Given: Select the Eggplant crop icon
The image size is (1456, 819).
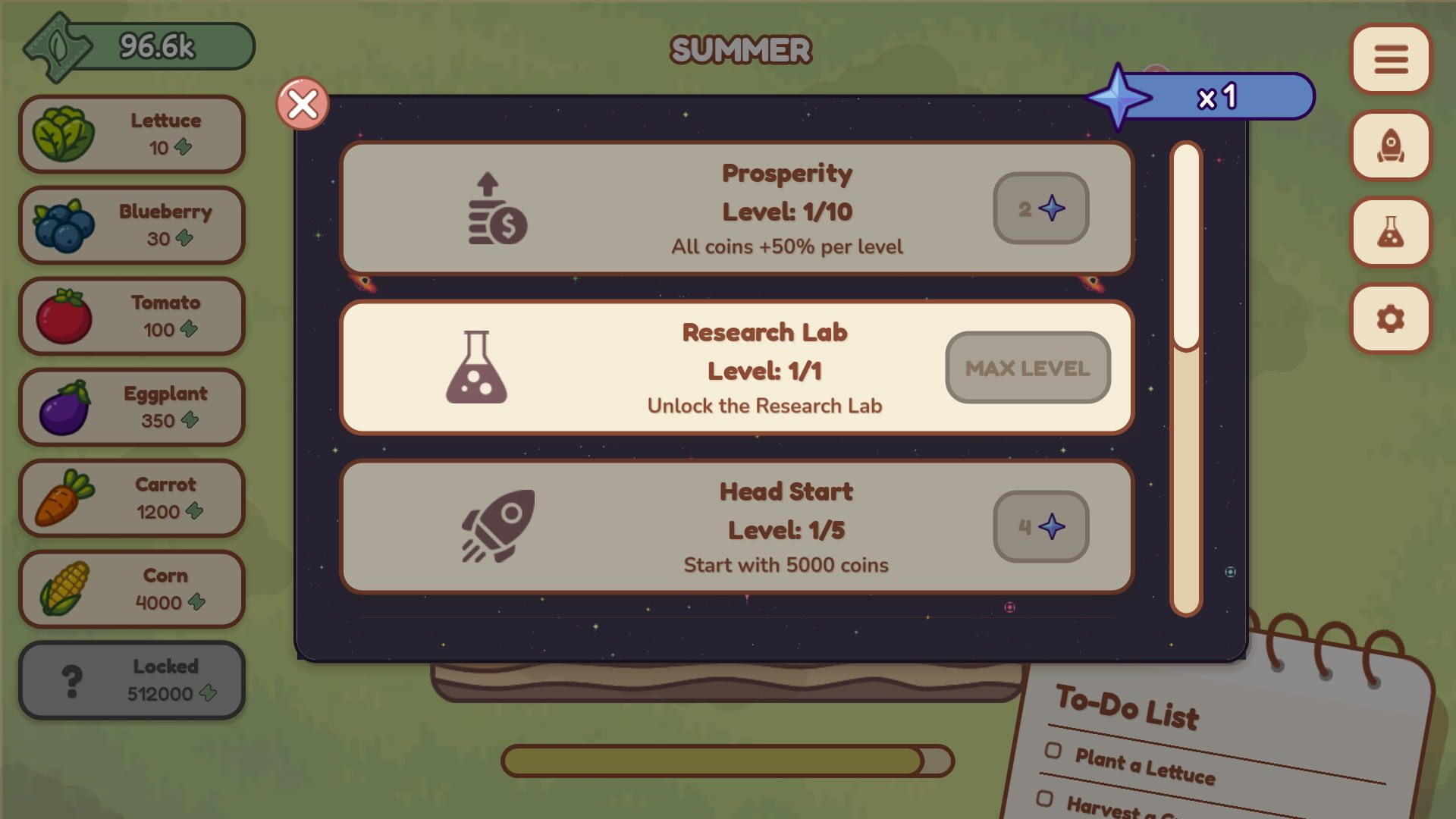Looking at the screenshot, I should coord(64,406).
